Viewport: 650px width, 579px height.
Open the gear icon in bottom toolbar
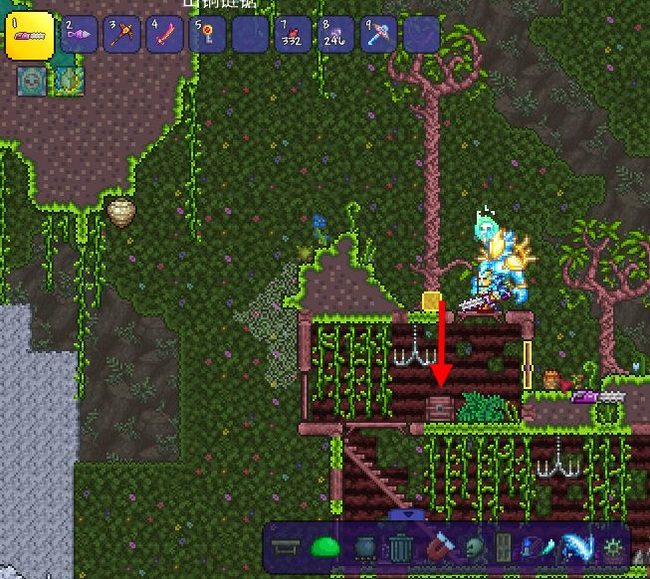coord(613,547)
